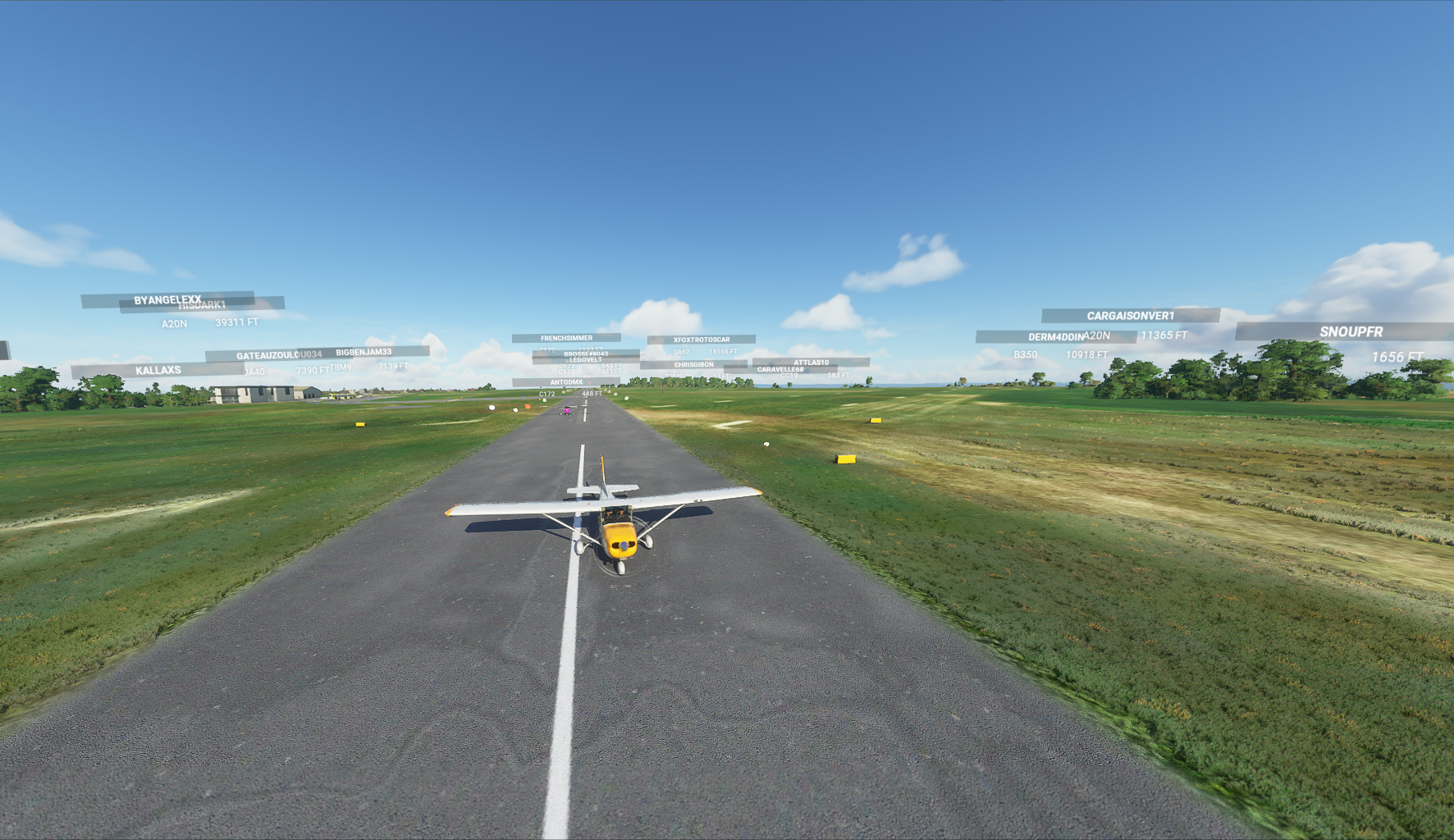Select the ATTLAS10 player tag
This screenshot has height=840, width=1454.
coord(811,362)
